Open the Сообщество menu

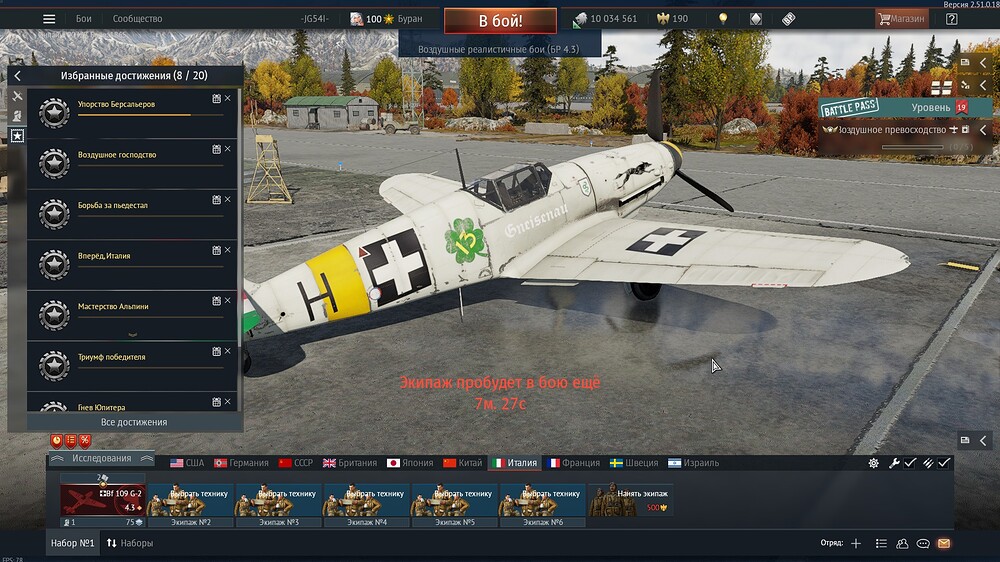point(138,19)
